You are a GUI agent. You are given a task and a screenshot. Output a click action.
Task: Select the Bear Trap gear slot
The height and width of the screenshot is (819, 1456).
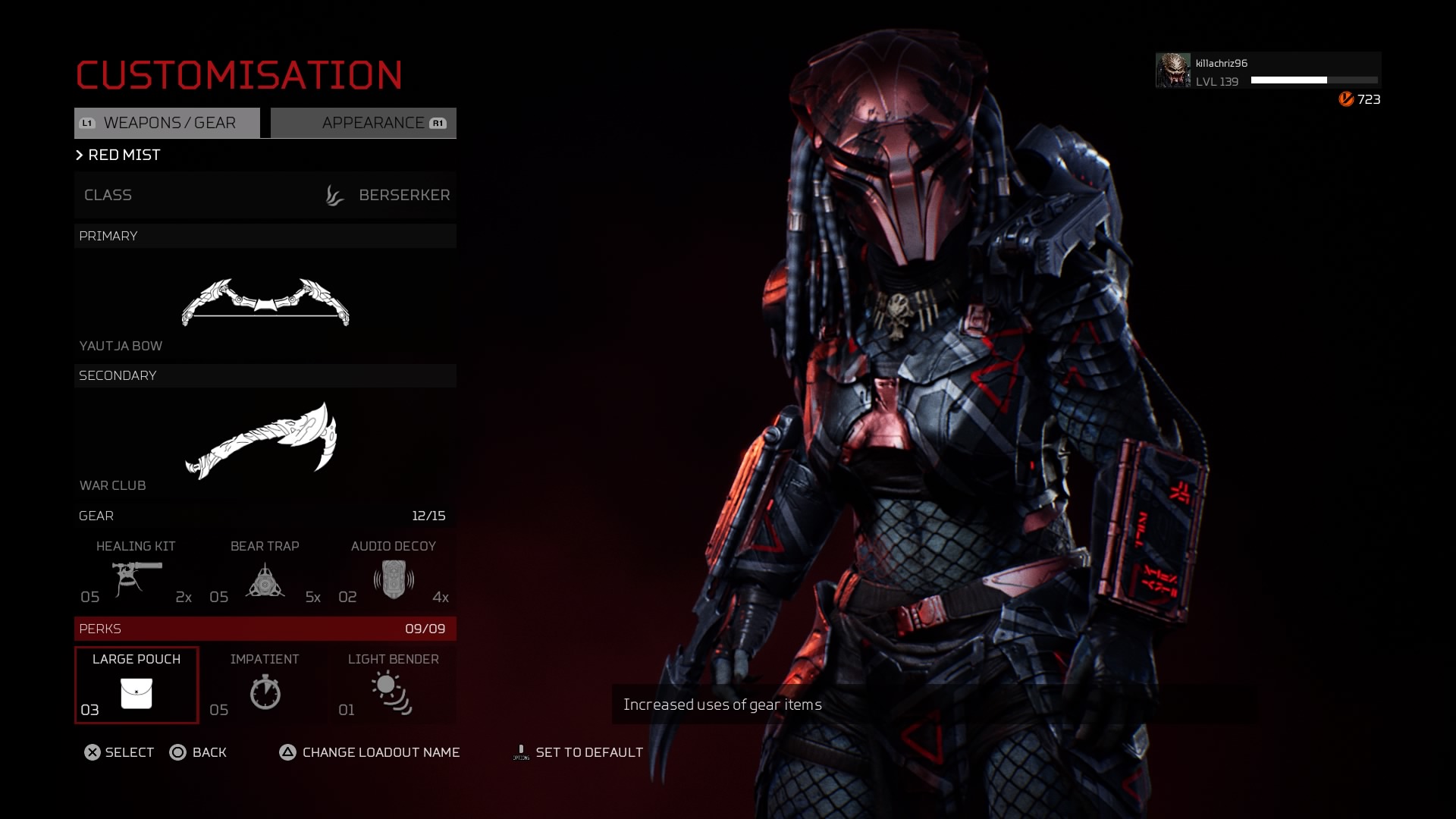click(265, 575)
